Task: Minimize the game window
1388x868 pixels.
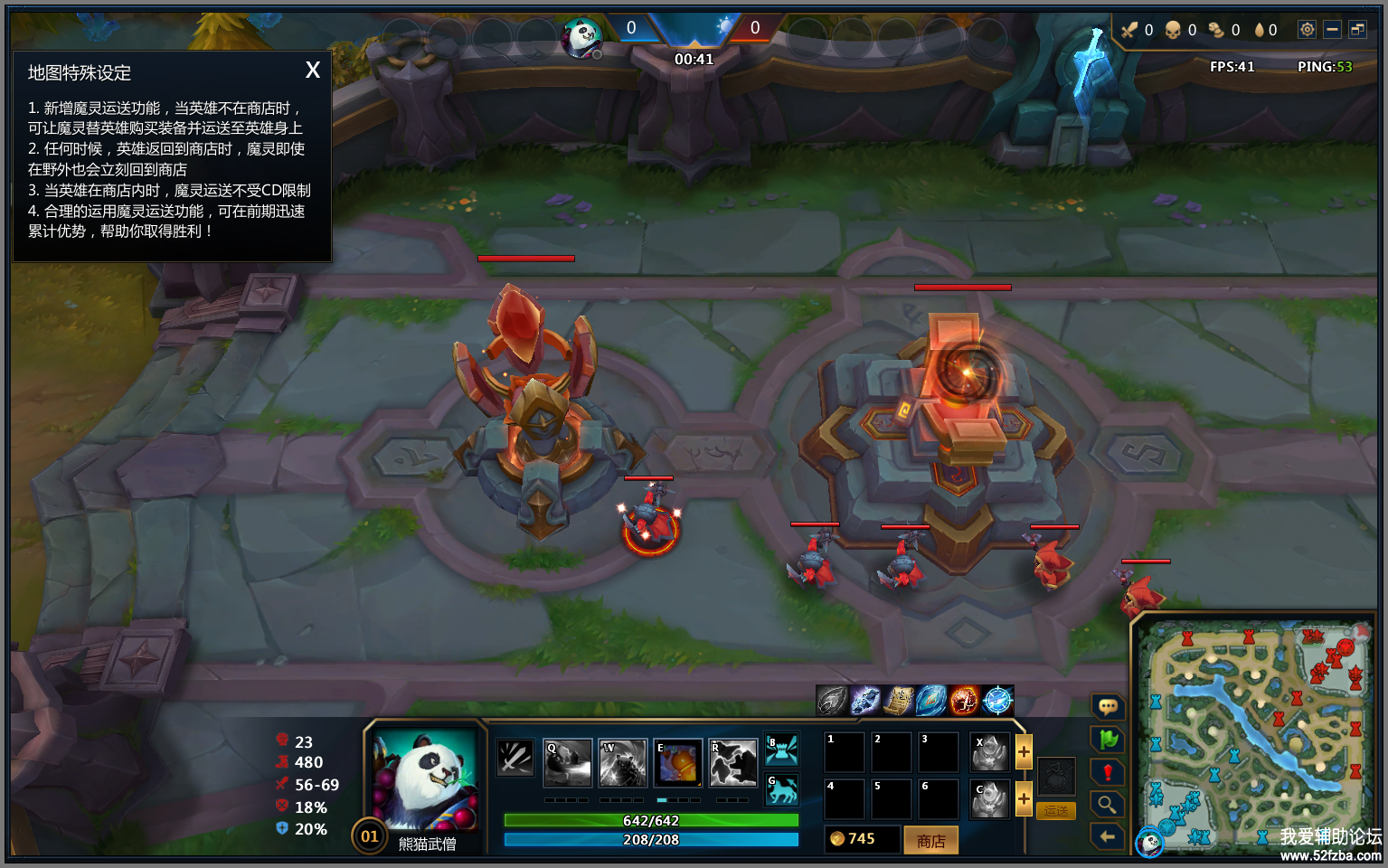Action: tap(1332, 30)
